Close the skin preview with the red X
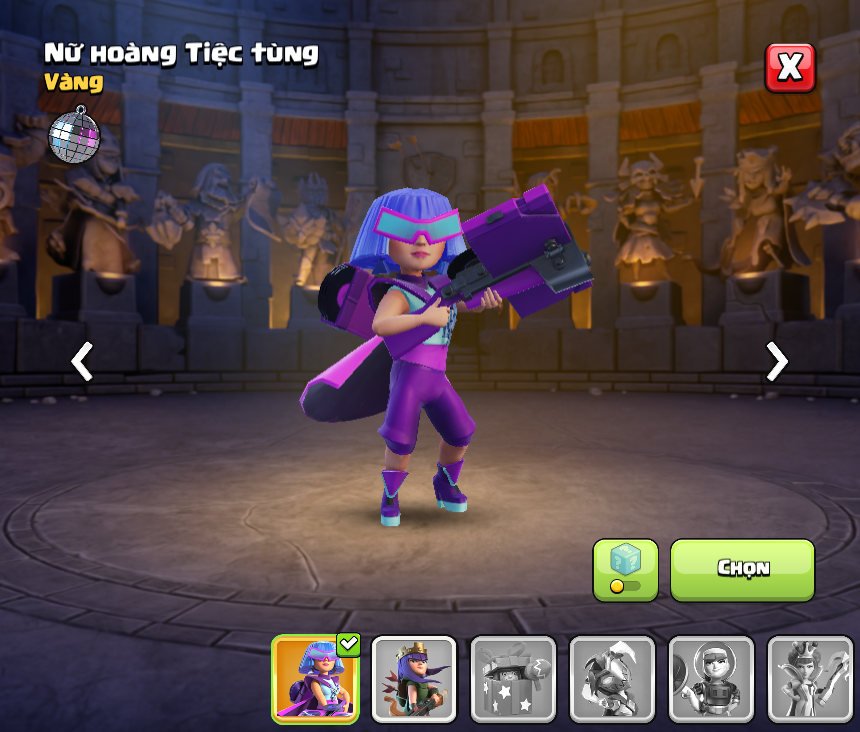The height and width of the screenshot is (732, 860). tap(790, 68)
